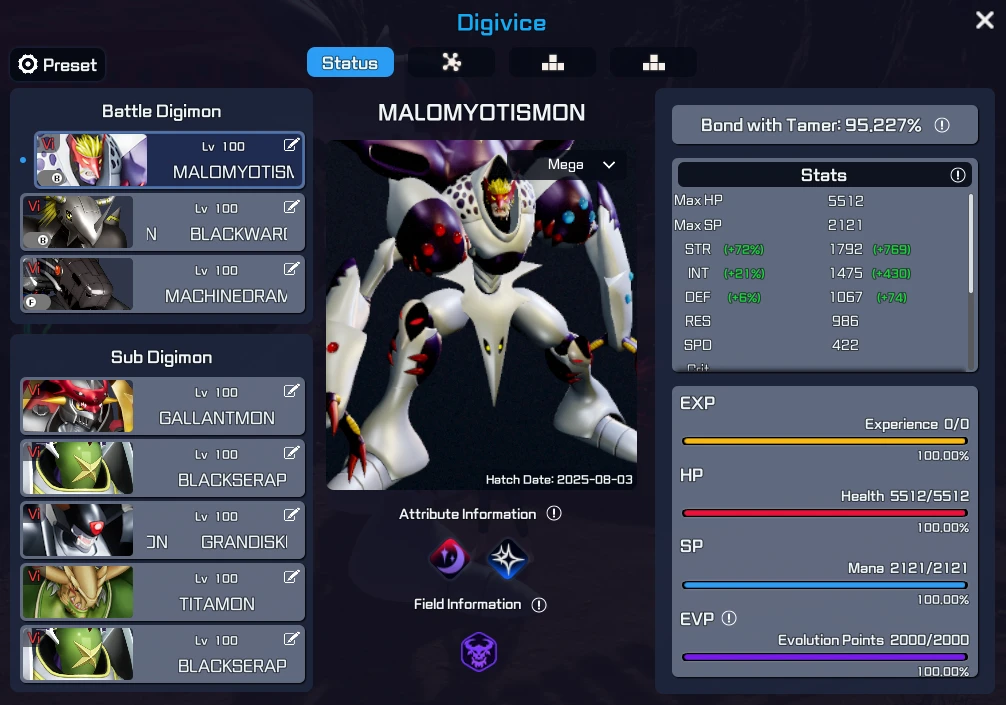
Task: Switch to the Status tab
Action: (350, 63)
